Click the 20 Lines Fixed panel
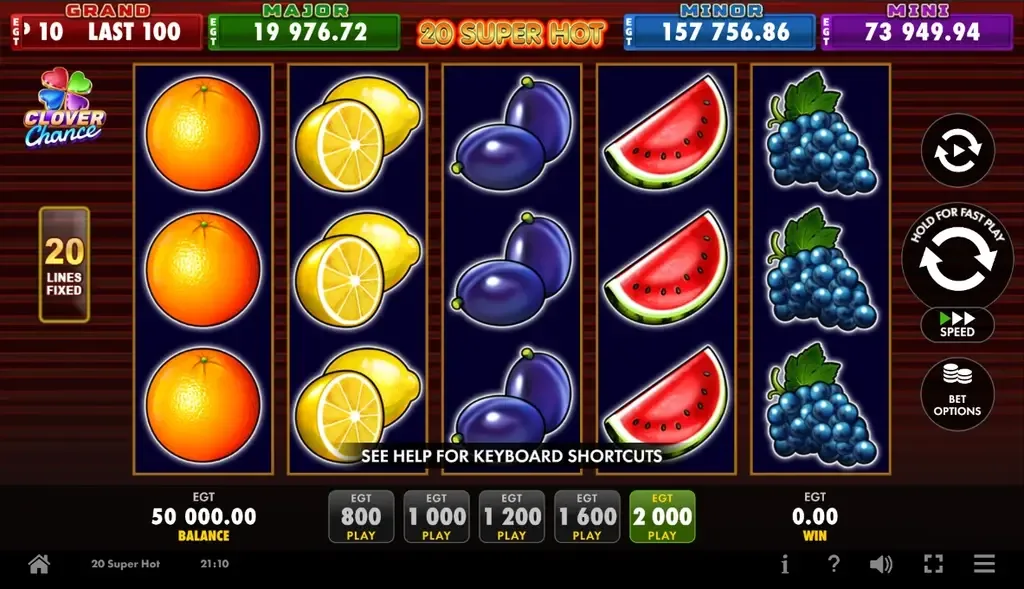Screen dimensions: 1024x589 tap(64, 265)
